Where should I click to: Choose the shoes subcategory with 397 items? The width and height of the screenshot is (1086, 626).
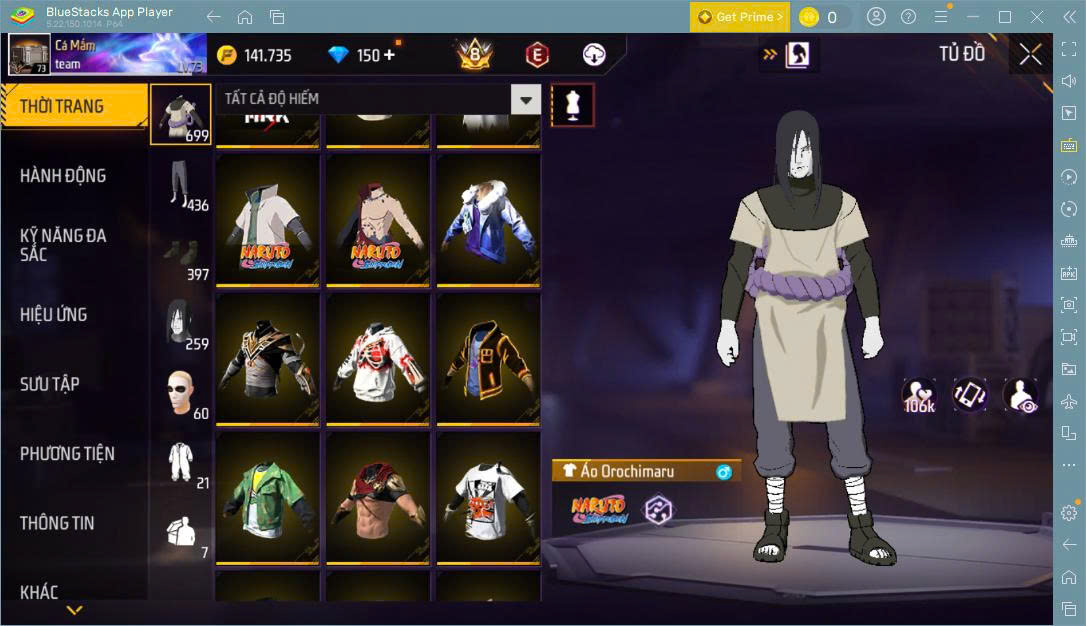[x=181, y=255]
